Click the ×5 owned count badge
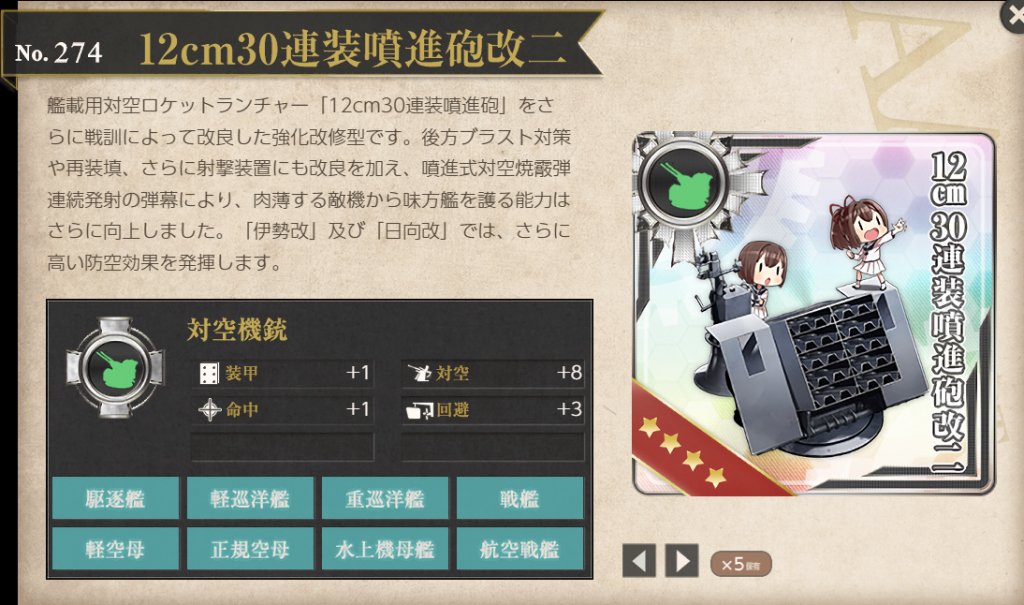This screenshot has height=605, width=1024. [x=740, y=563]
